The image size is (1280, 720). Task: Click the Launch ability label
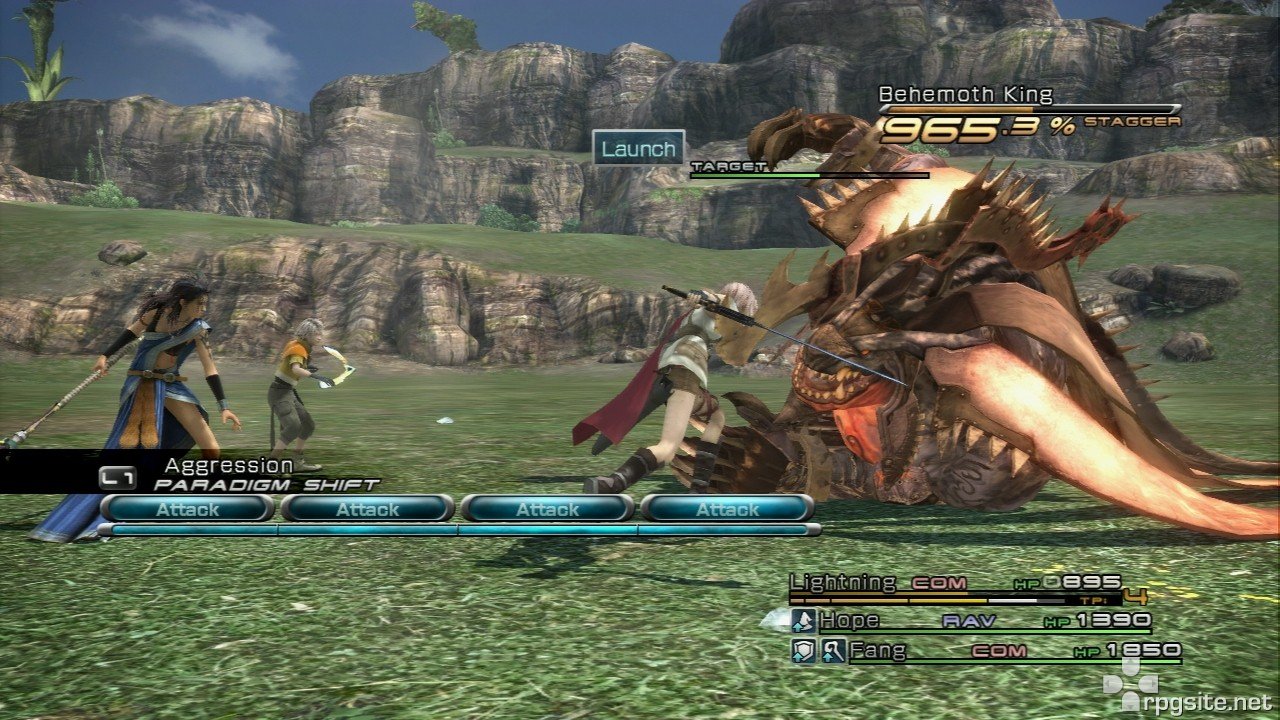pyautogui.click(x=638, y=149)
